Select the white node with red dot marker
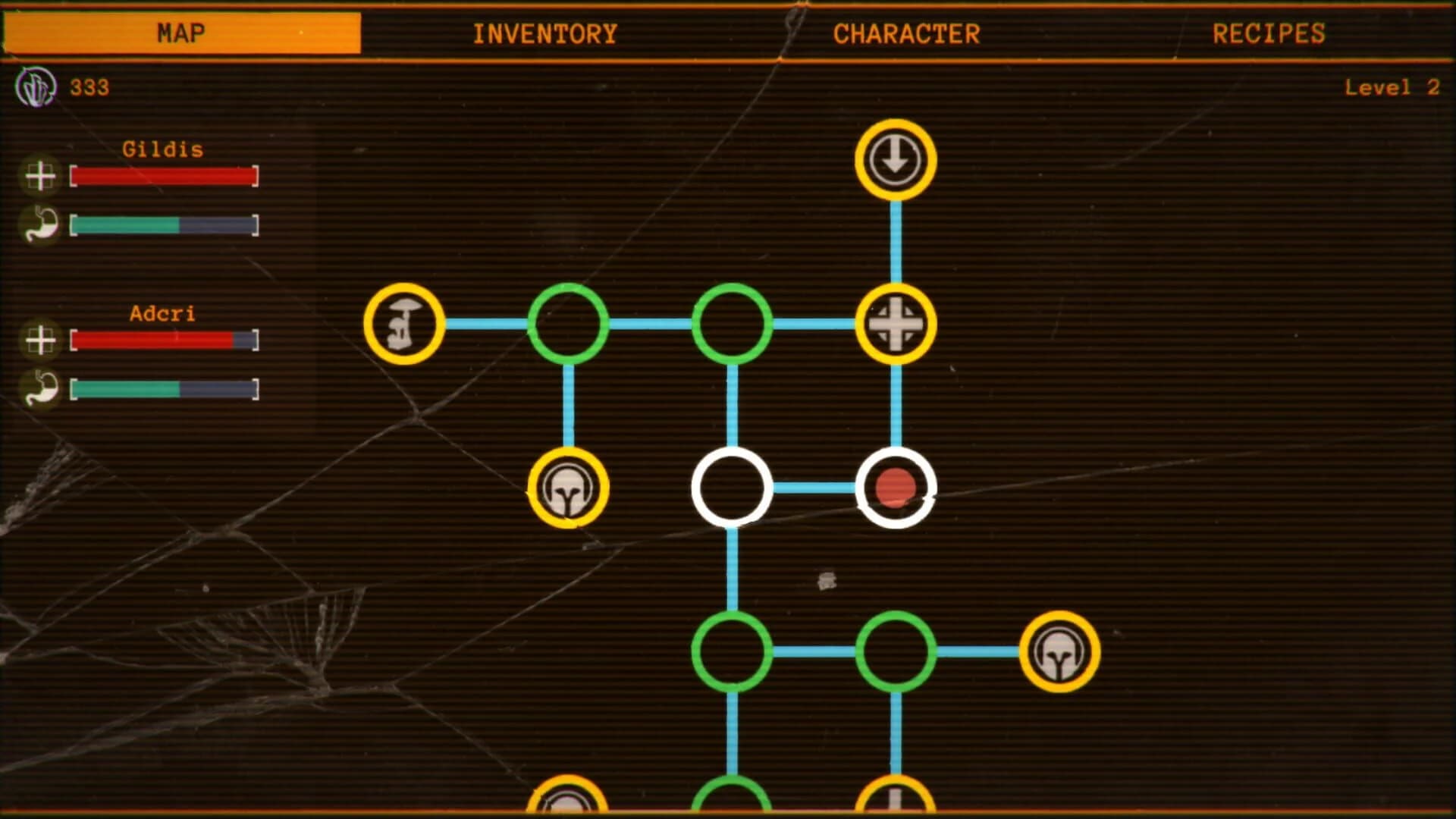Screen dimensions: 1456x819 (x=897, y=488)
